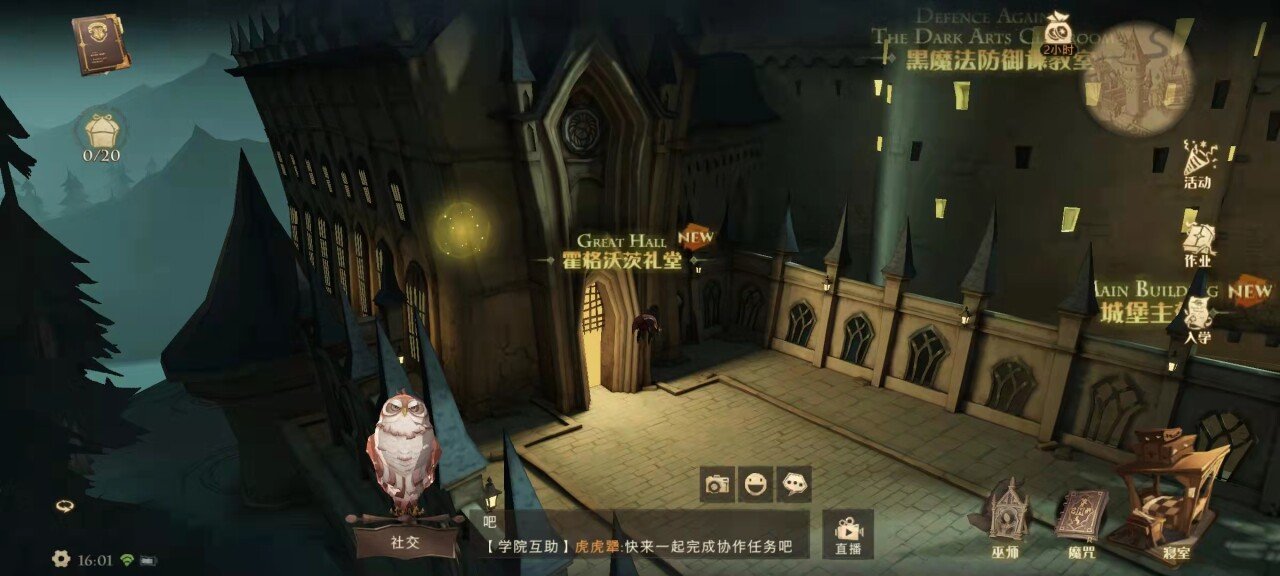Open the 入学 enrollment icon
This screenshot has height=576, width=1280.
pyautogui.click(x=1196, y=322)
